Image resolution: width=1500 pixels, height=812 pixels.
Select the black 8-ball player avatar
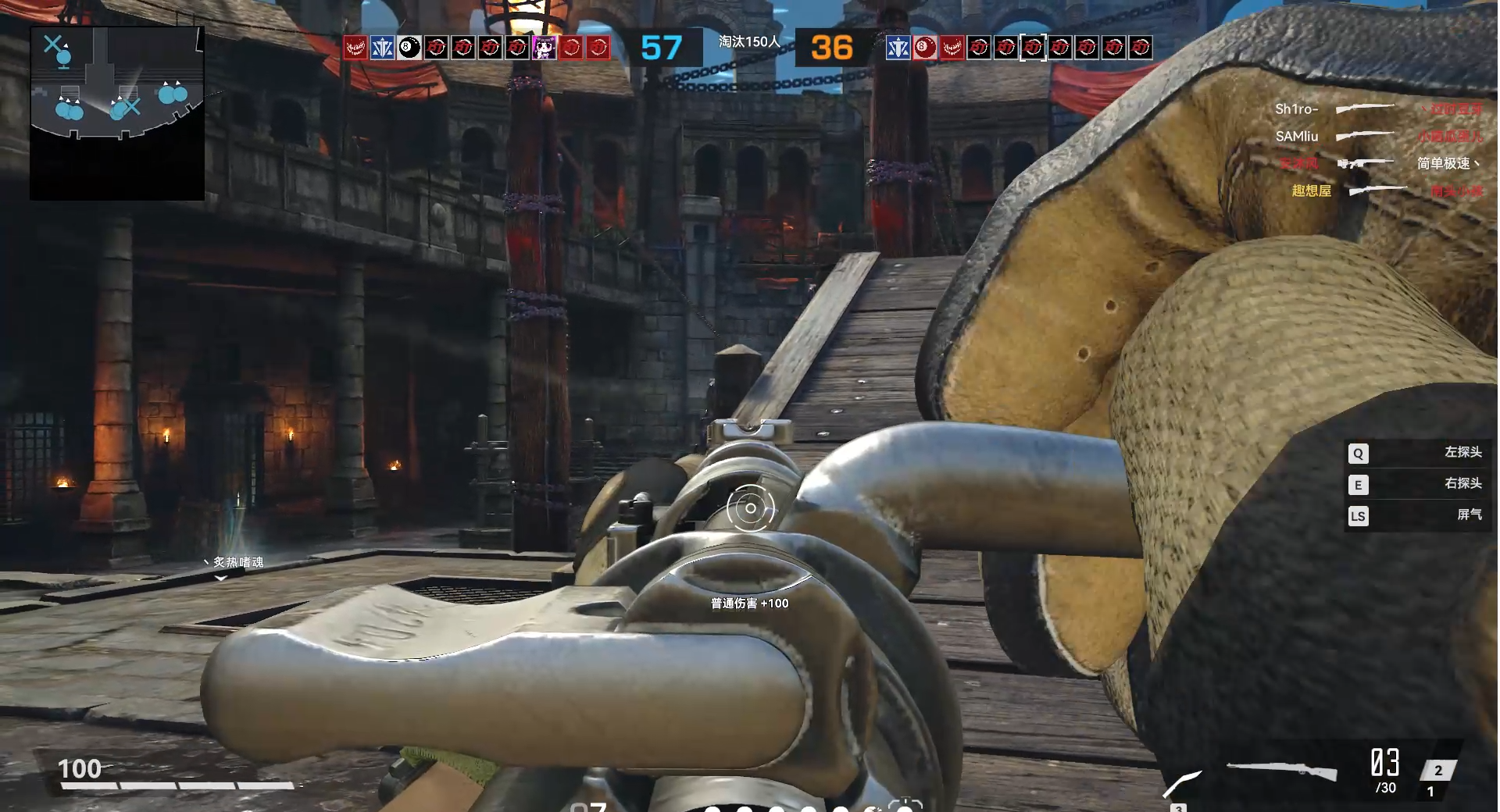[x=409, y=48]
